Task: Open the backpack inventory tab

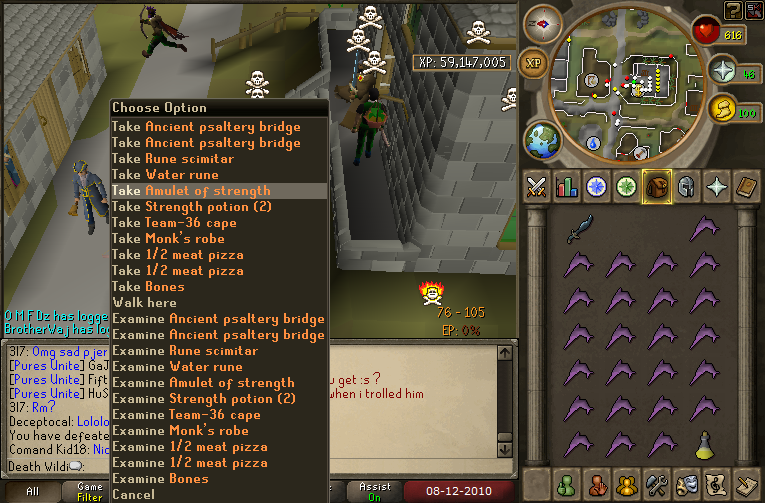Action: coord(655,186)
